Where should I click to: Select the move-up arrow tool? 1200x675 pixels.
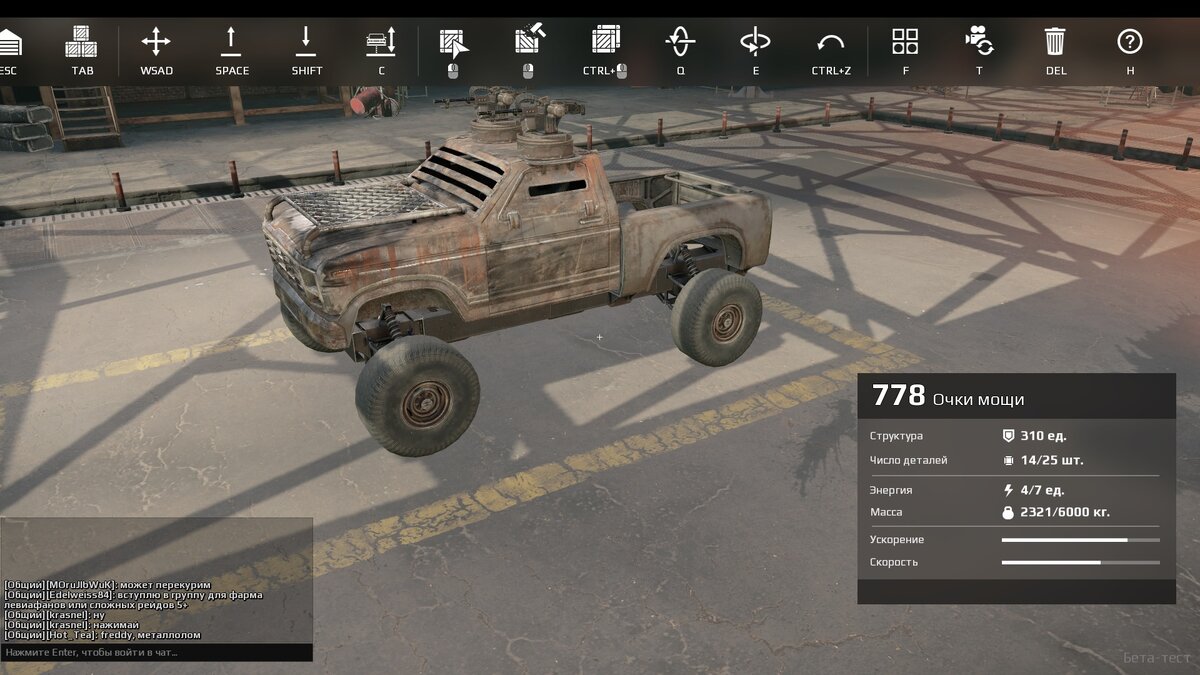click(x=231, y=42)
